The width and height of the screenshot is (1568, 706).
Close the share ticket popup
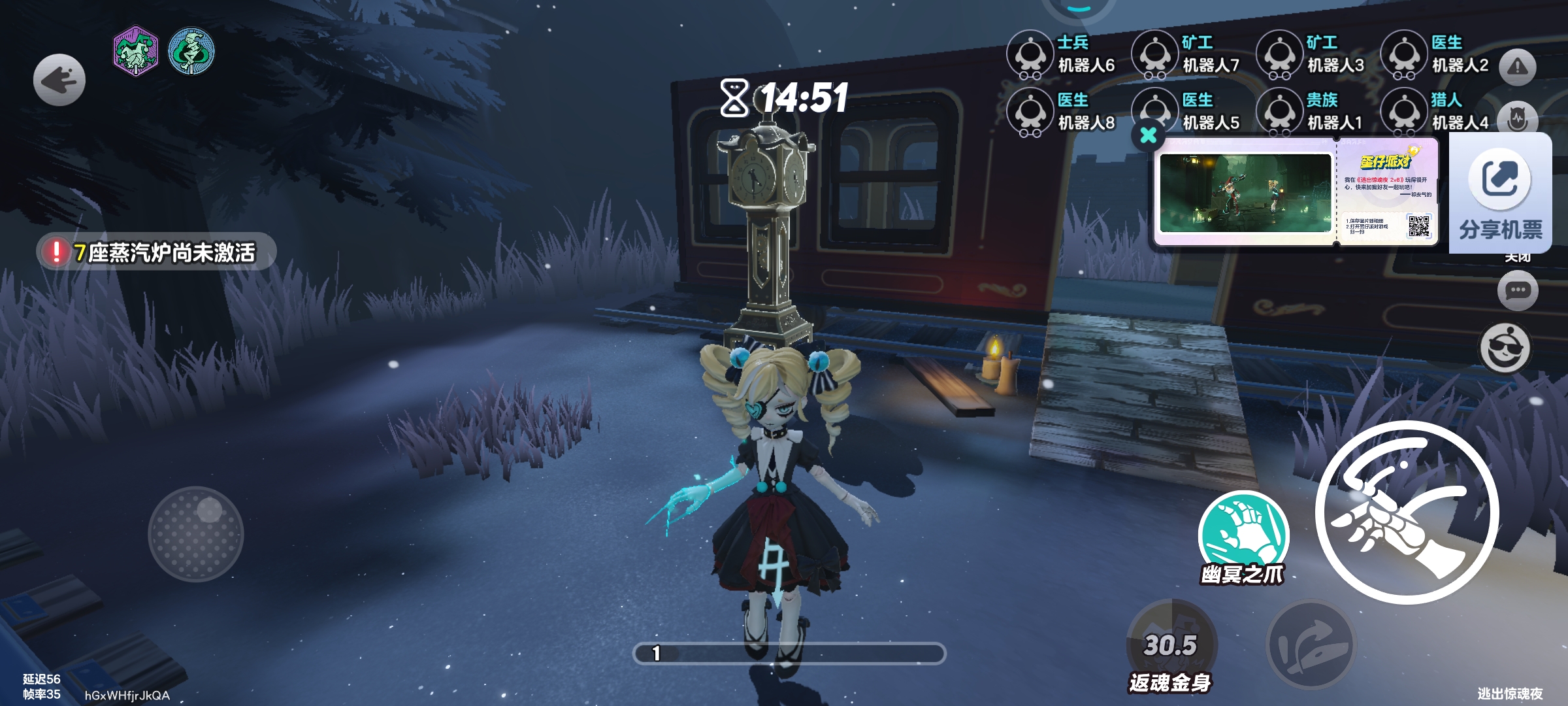tap(1148, 135)
